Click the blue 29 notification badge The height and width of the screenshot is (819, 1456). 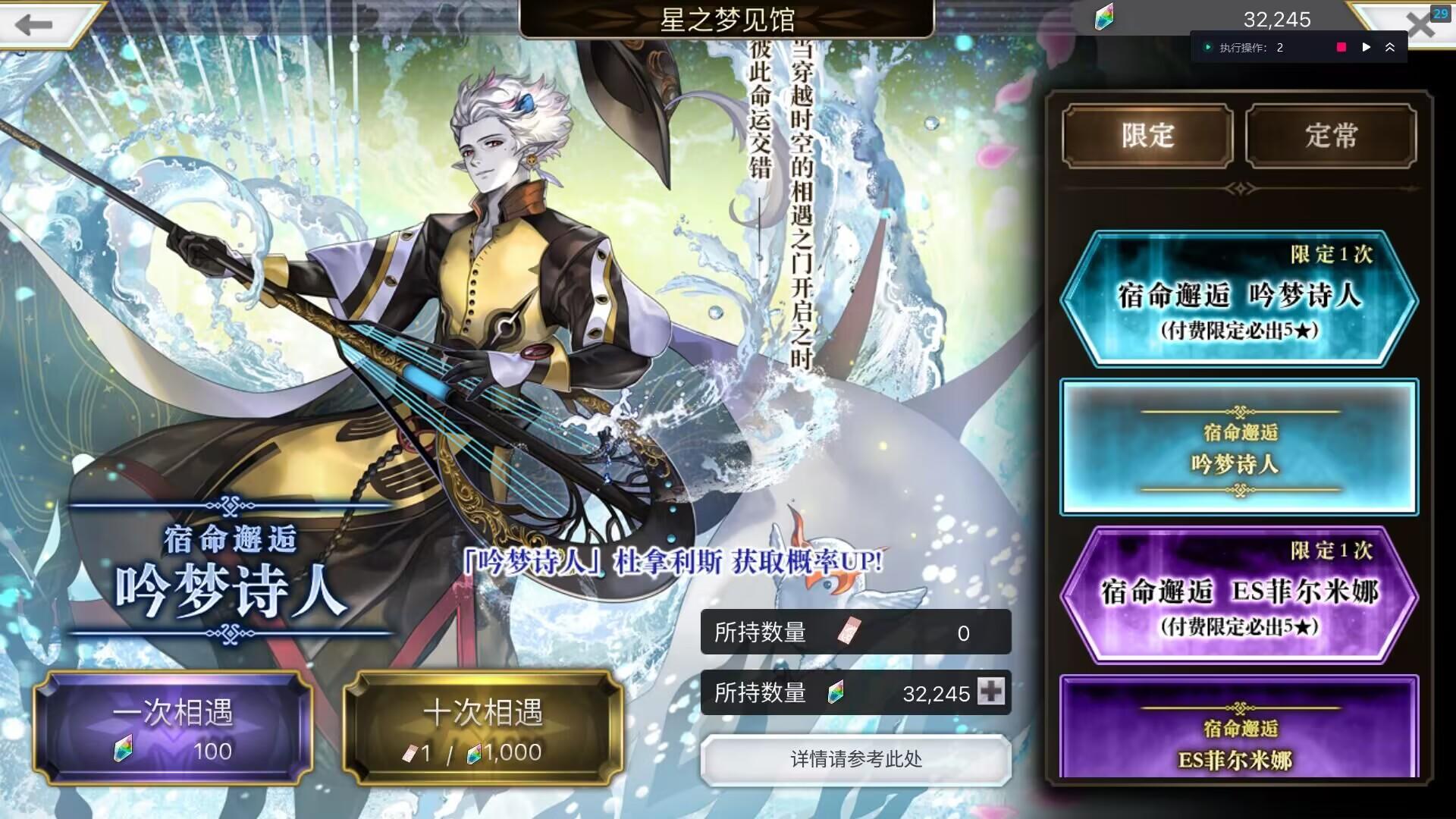[1441, 14]
